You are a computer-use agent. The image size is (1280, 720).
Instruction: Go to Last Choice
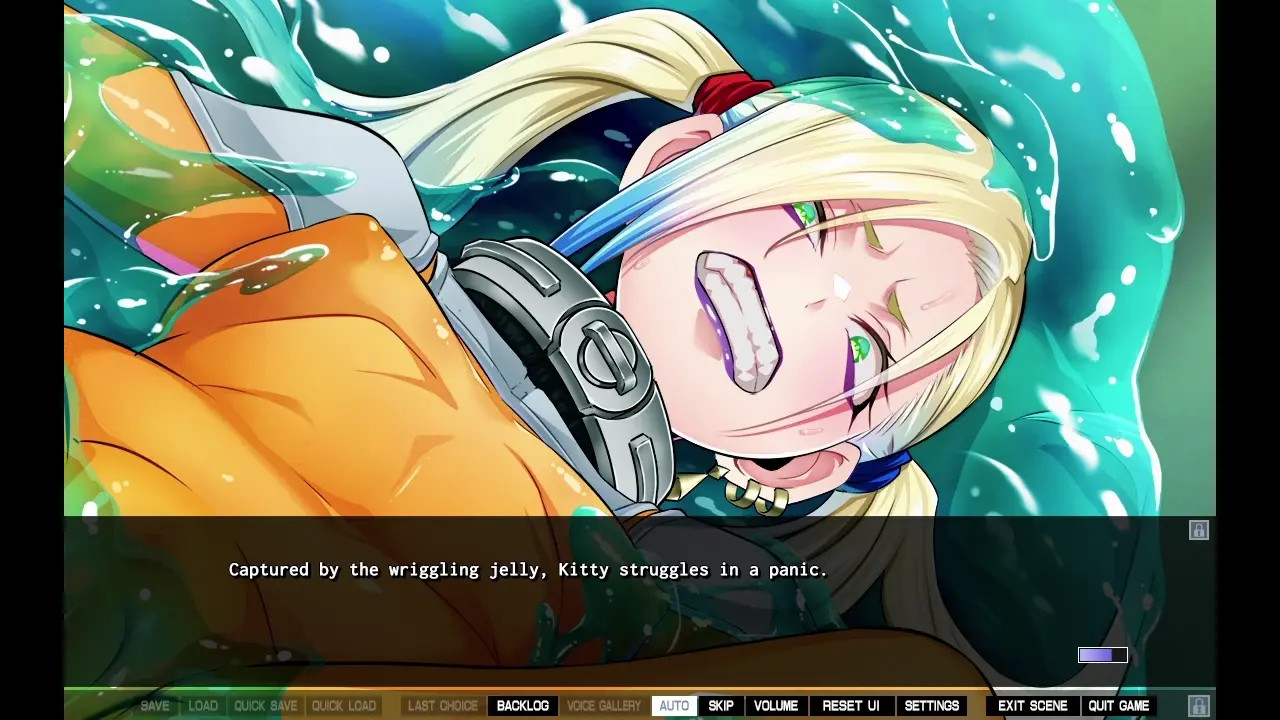[x=443, y=706]
